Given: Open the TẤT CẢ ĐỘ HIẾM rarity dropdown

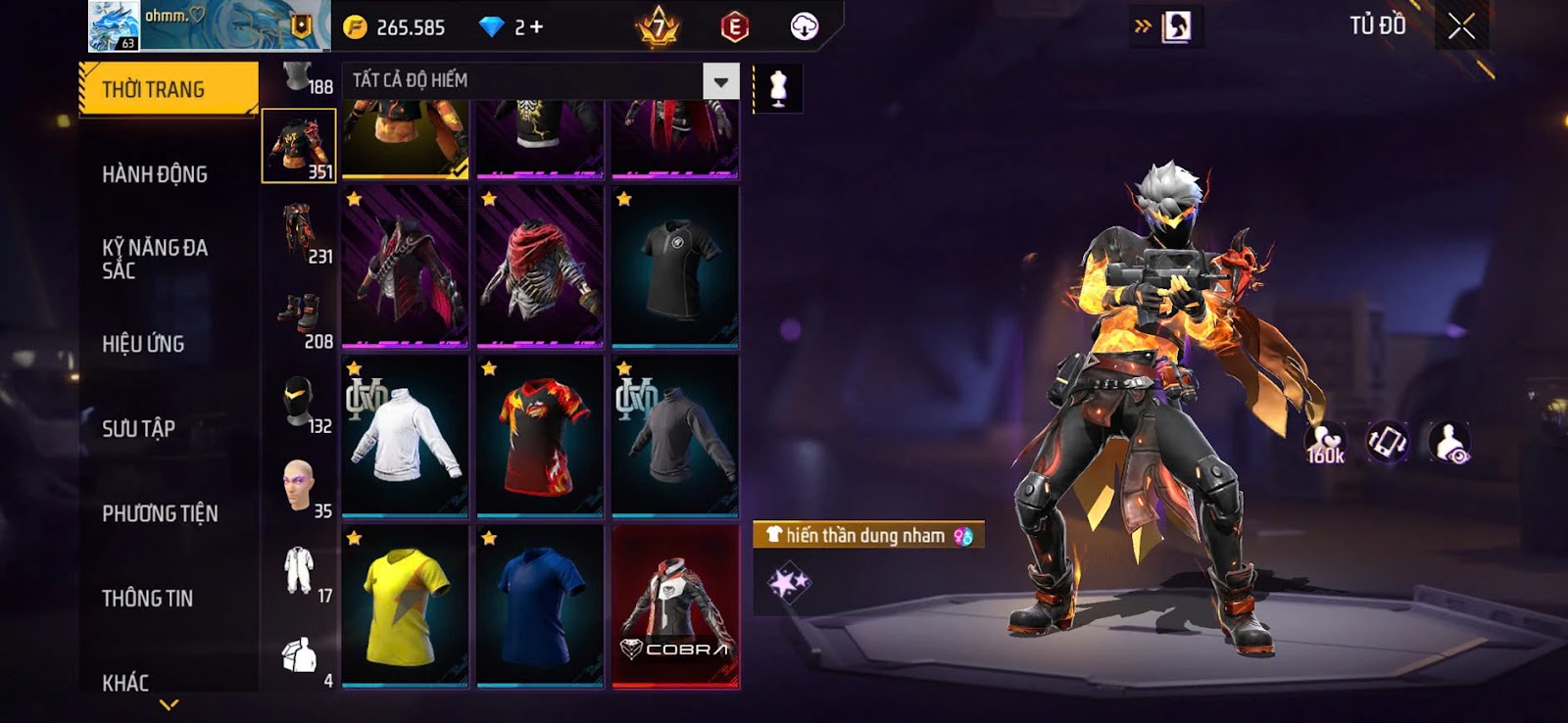Looking at the screenshot, I should pos(720,81).
